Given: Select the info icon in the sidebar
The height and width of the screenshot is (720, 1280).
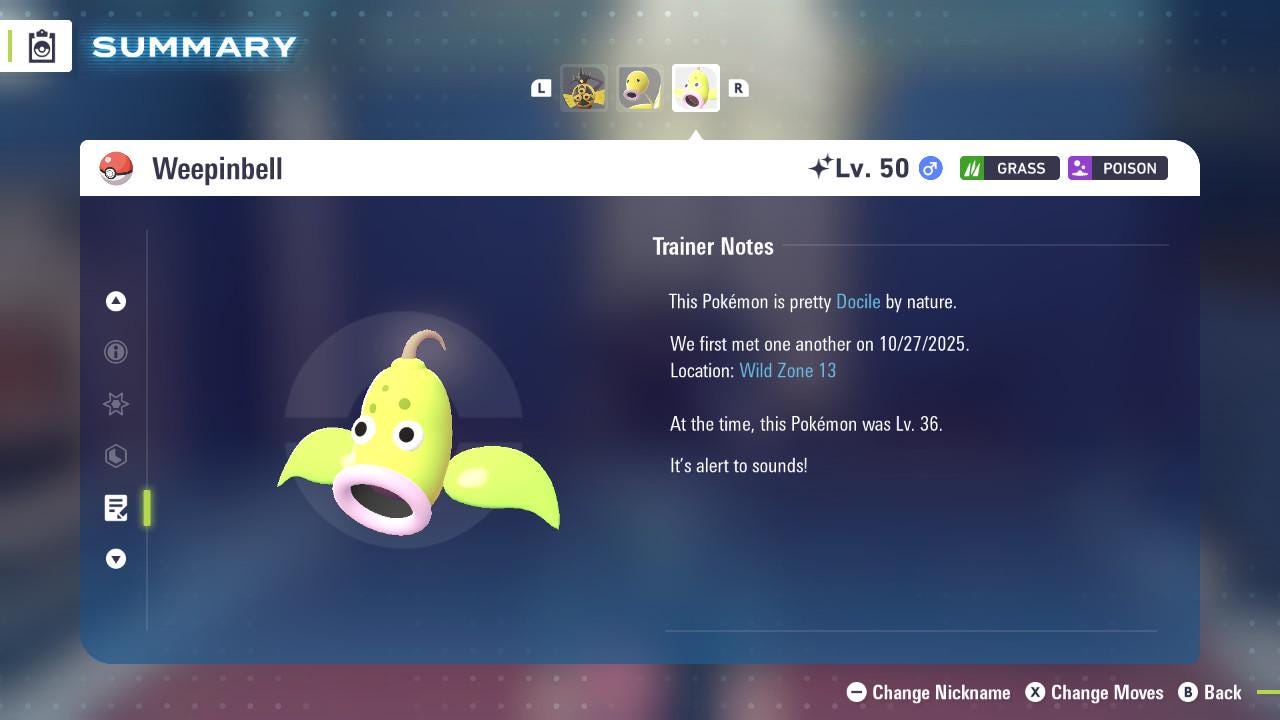Looking at the screenshot, I should 116,352.
